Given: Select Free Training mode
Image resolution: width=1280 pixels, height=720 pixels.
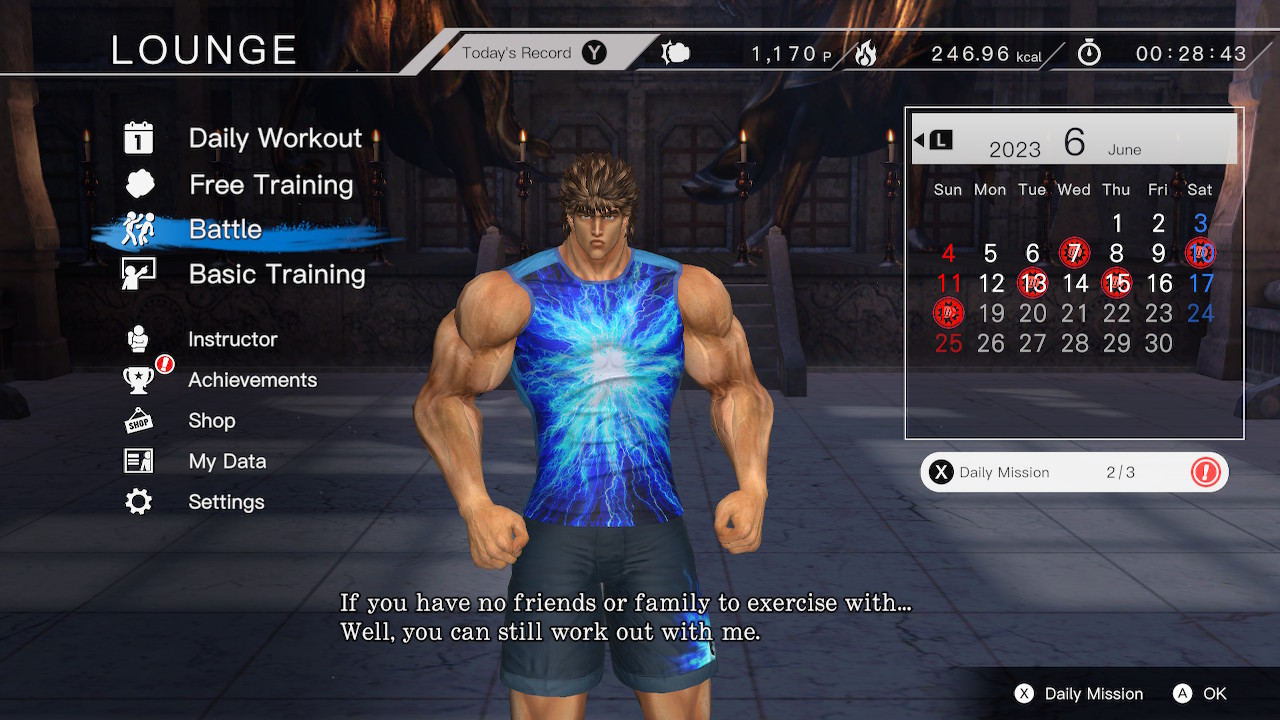Looking at the screenshot, I should [270, 185].
